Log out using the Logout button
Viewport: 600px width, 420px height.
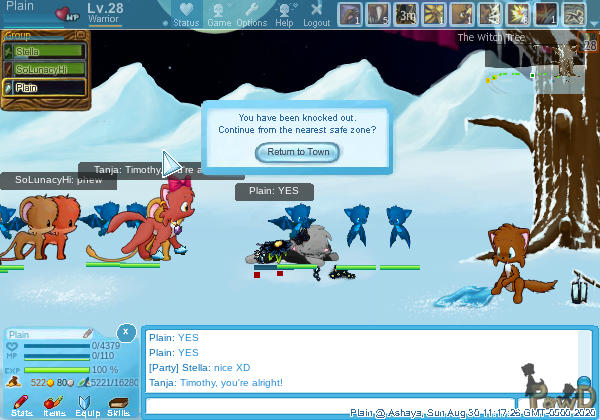316,14
